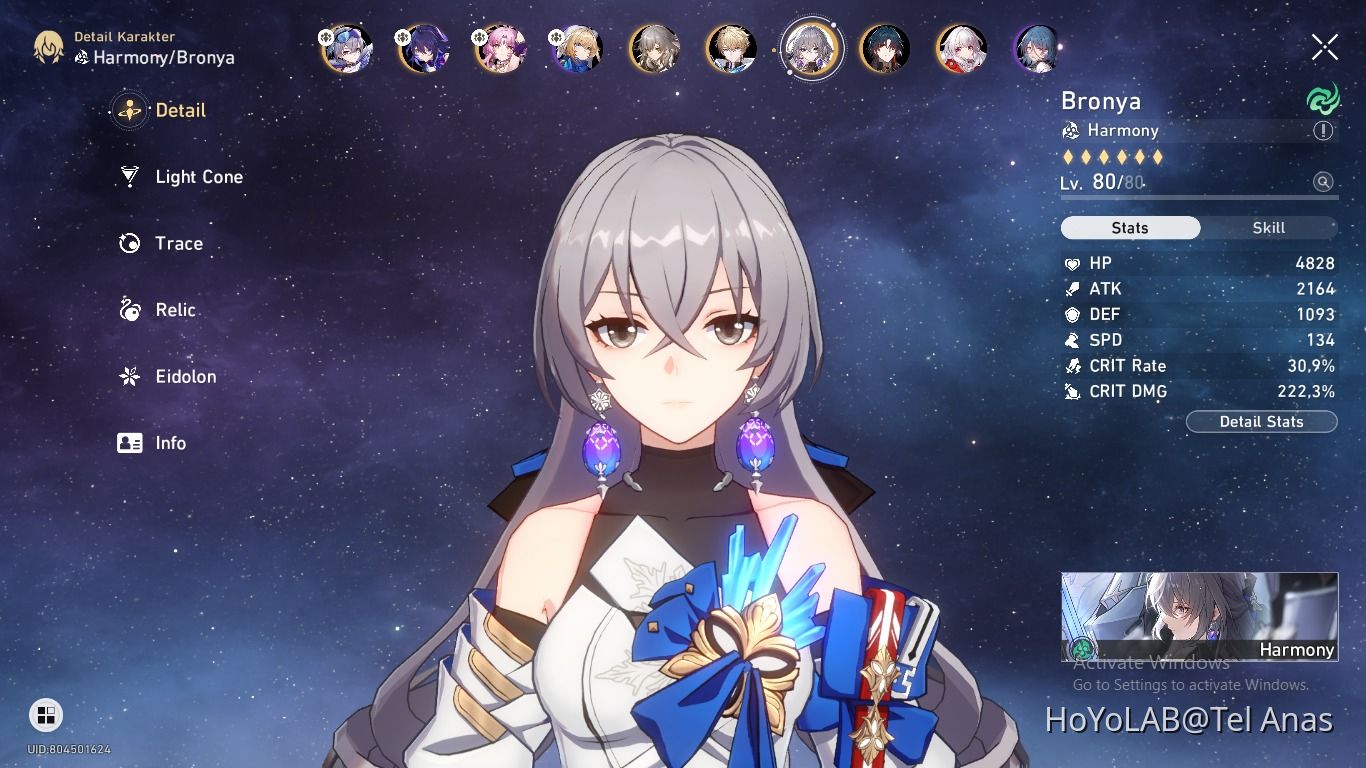Image resolution: width=1366 pixels, height=768 pixels.
Task: Click the warning icon beside the Harmony path
Action: 1323,130
